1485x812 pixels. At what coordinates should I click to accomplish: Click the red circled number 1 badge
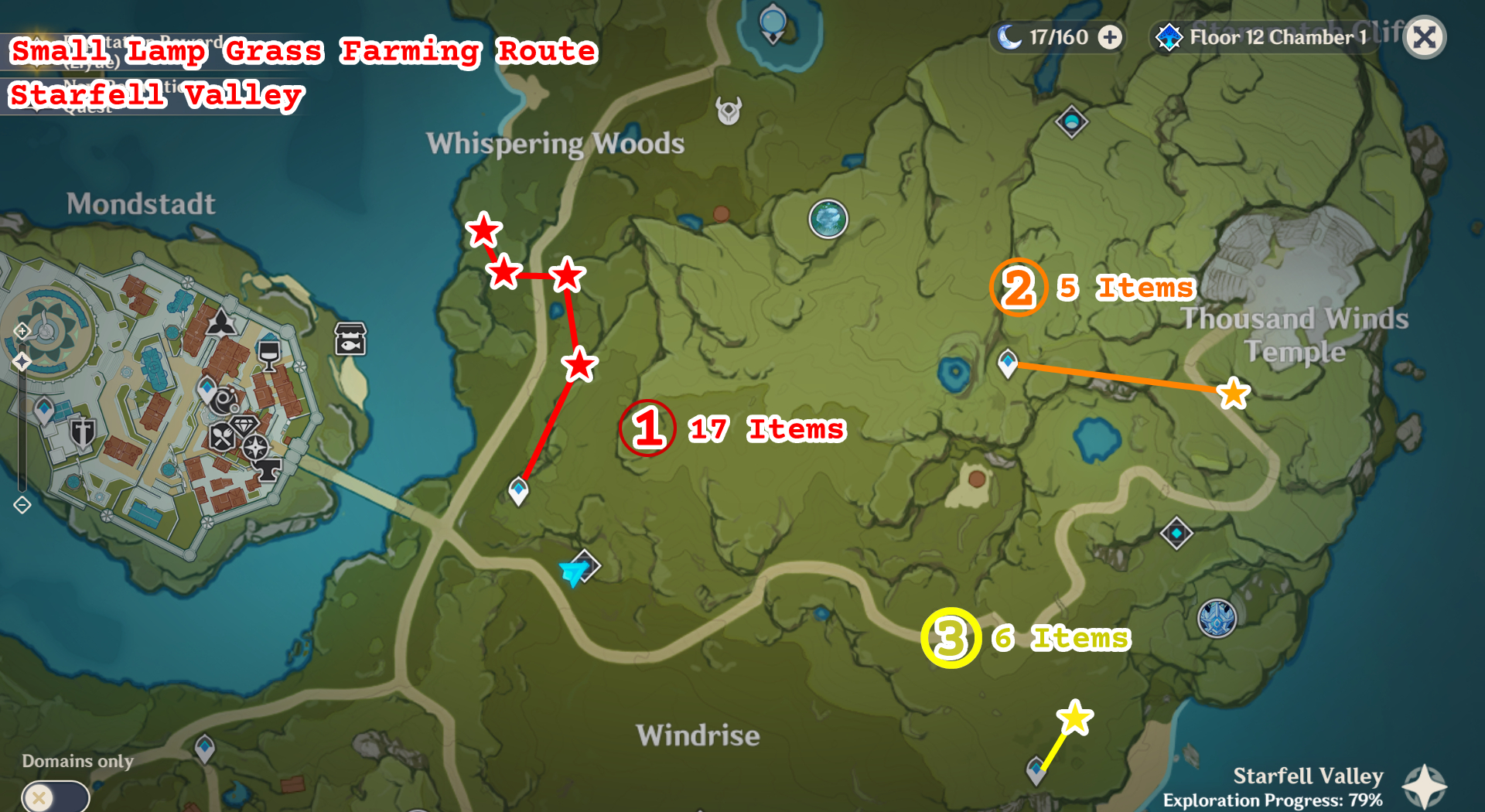(x=648, y=428)
